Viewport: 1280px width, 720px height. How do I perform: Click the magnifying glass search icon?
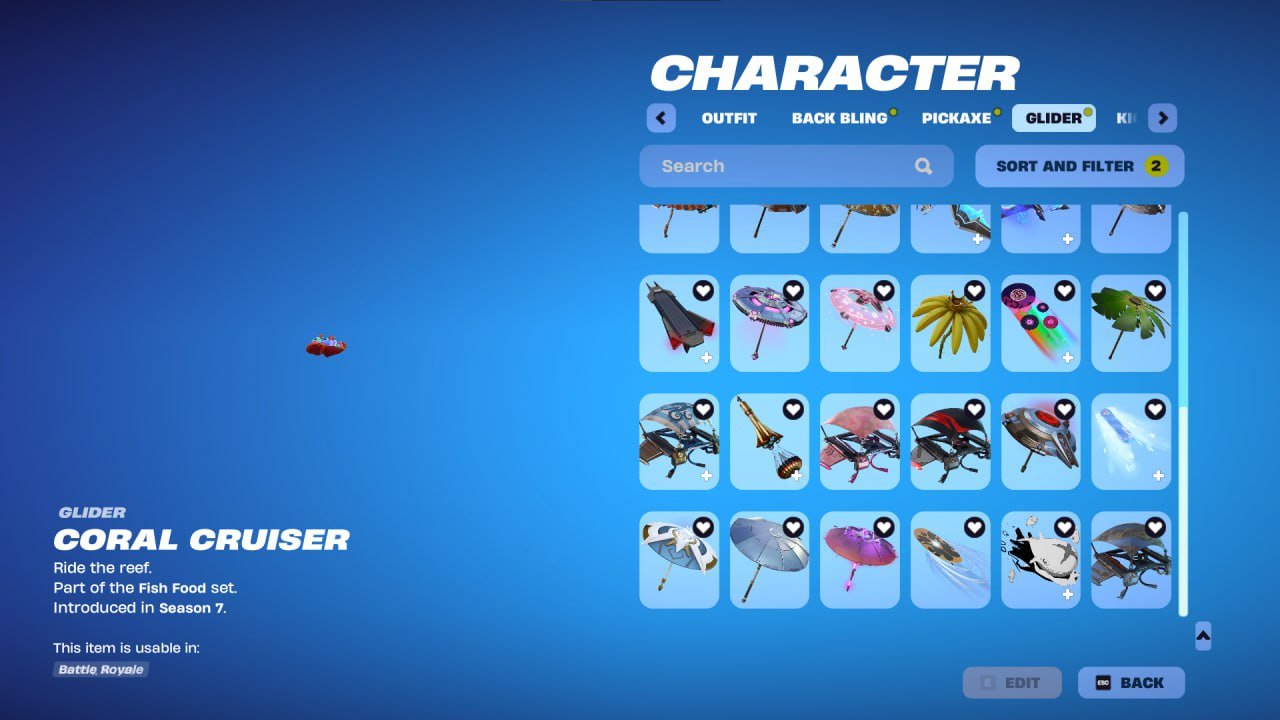point(923,166)
